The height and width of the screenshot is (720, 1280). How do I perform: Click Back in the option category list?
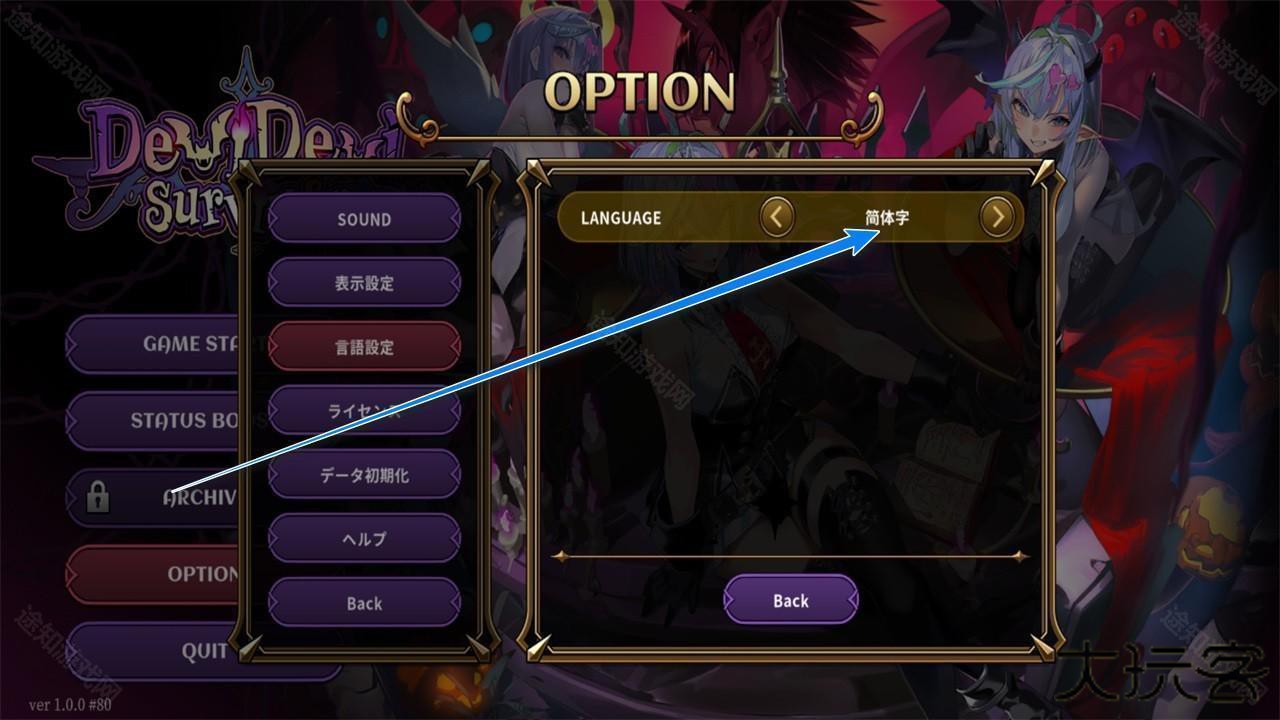coord(364,603)
